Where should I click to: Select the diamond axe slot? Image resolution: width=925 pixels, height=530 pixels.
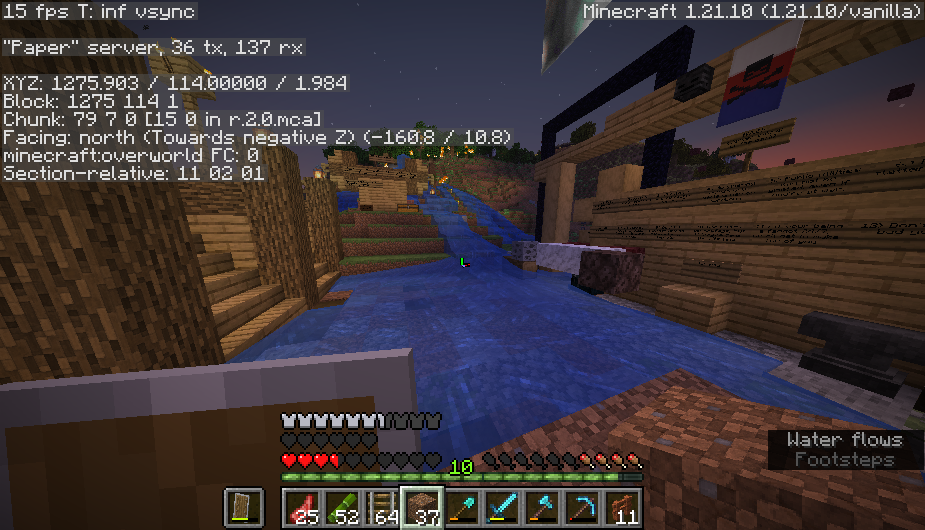pos(541,508)
